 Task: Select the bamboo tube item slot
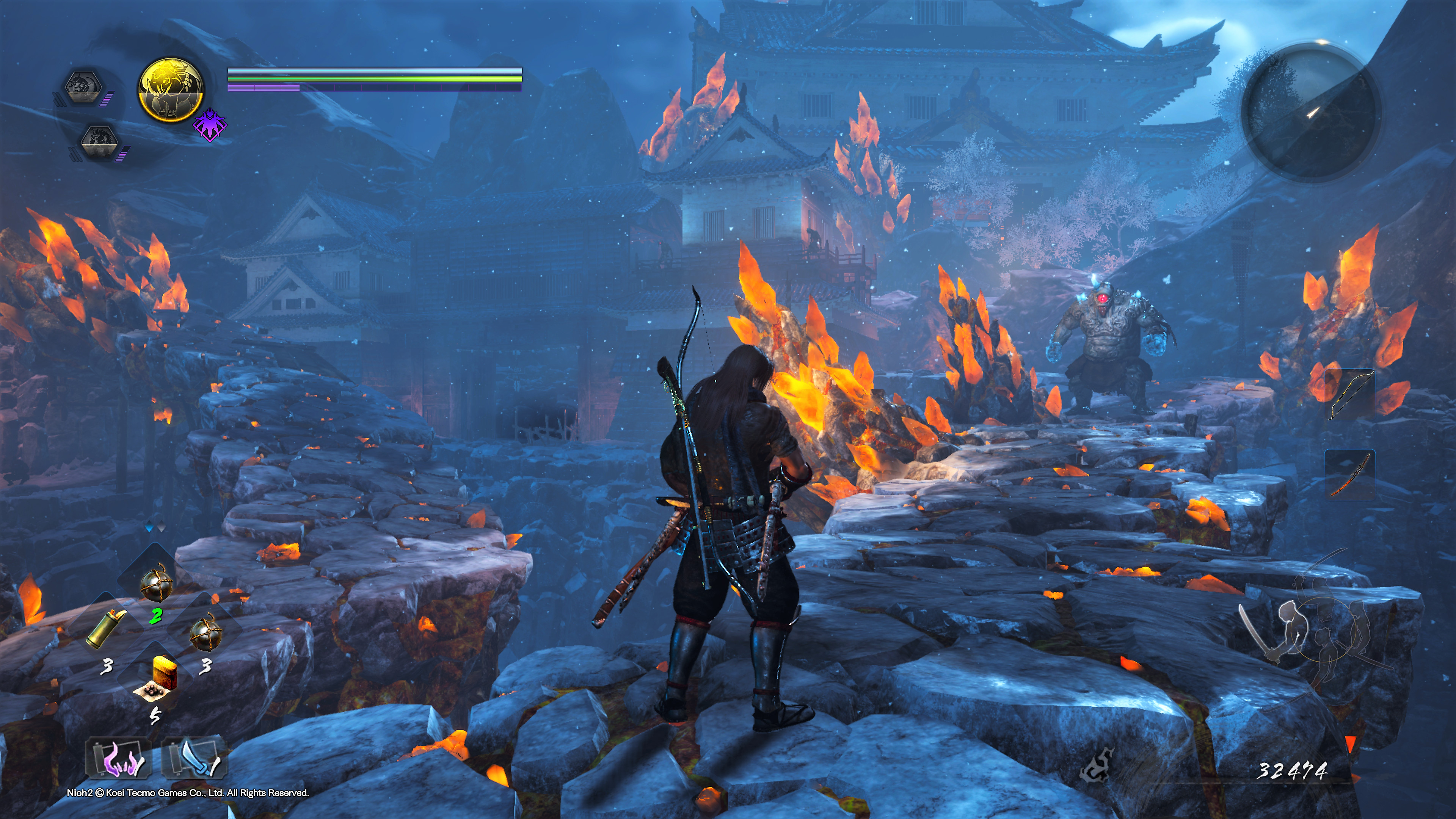(106, 630)
